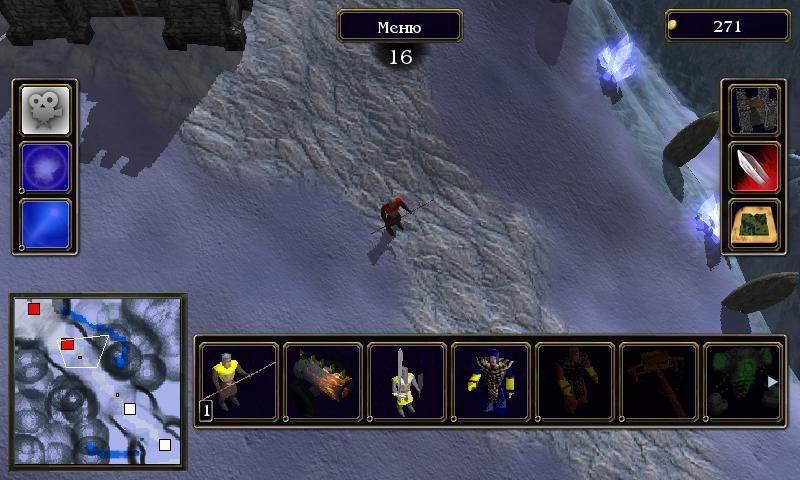Show more units with the right arrow
Image resolution: width=800 pixels, height=480 pixels.
coord(772,381)
